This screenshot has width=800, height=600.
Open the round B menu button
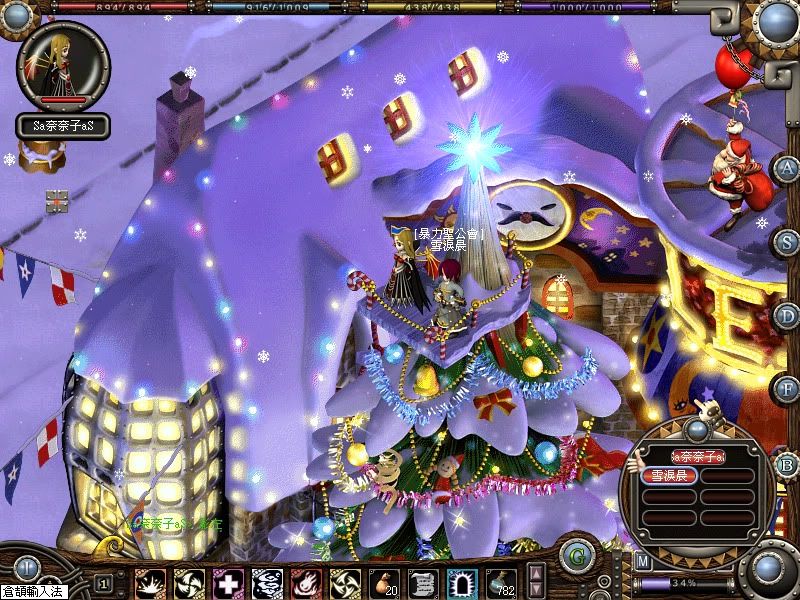(x=786, y=463)
